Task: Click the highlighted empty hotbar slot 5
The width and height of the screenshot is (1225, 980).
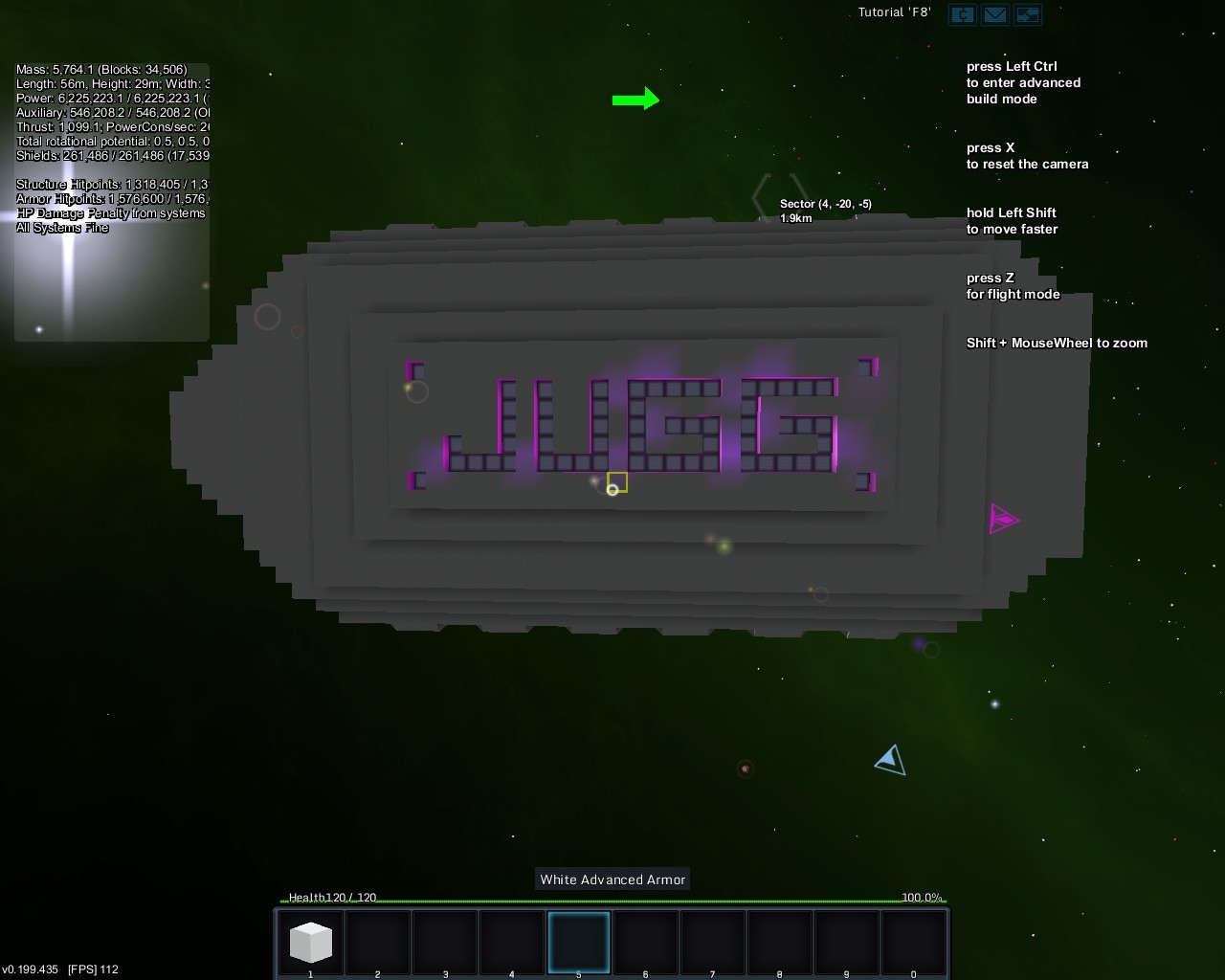Action: point(578,942)
